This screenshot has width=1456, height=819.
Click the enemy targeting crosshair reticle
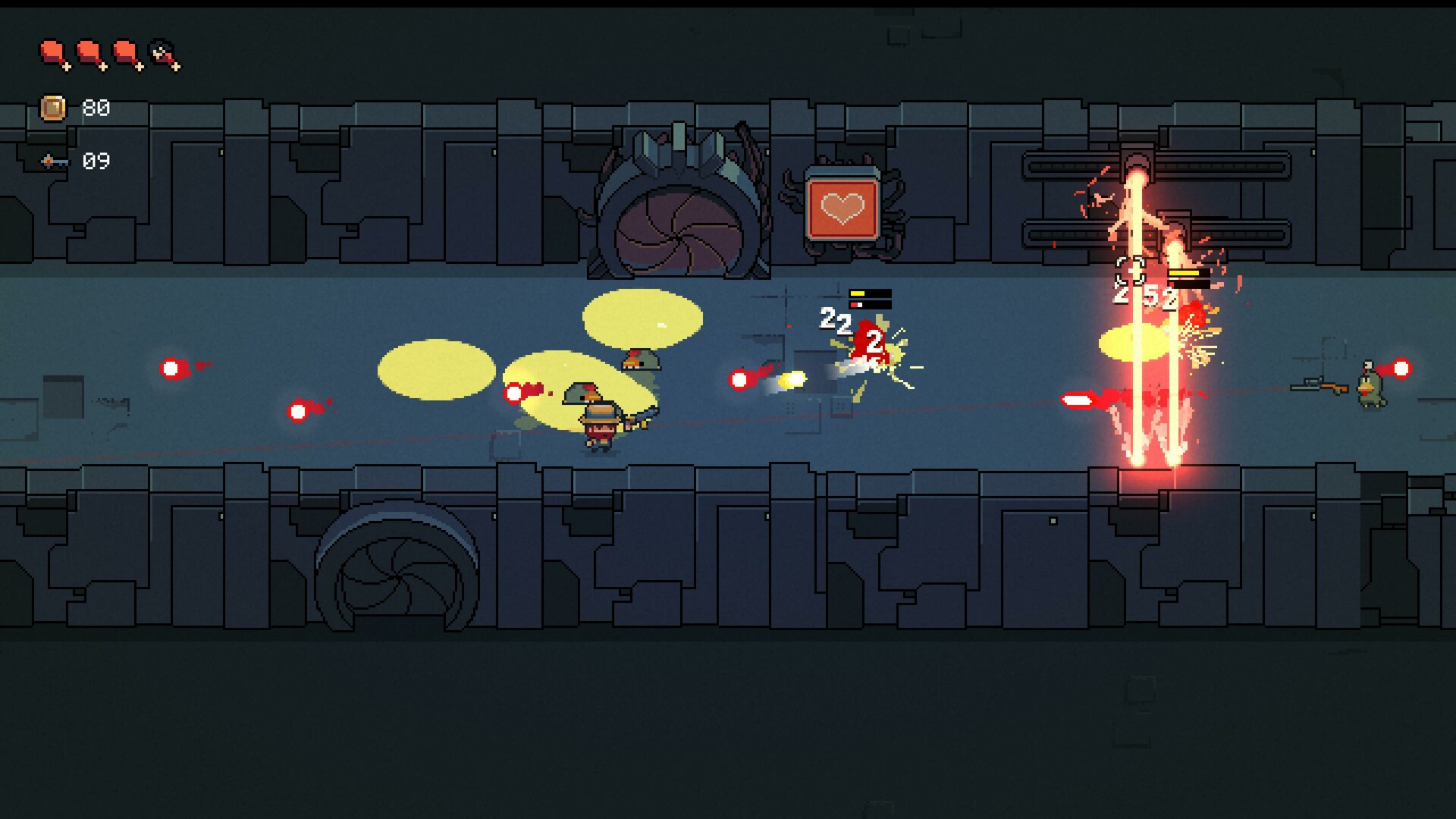[x=1130, y=271]
